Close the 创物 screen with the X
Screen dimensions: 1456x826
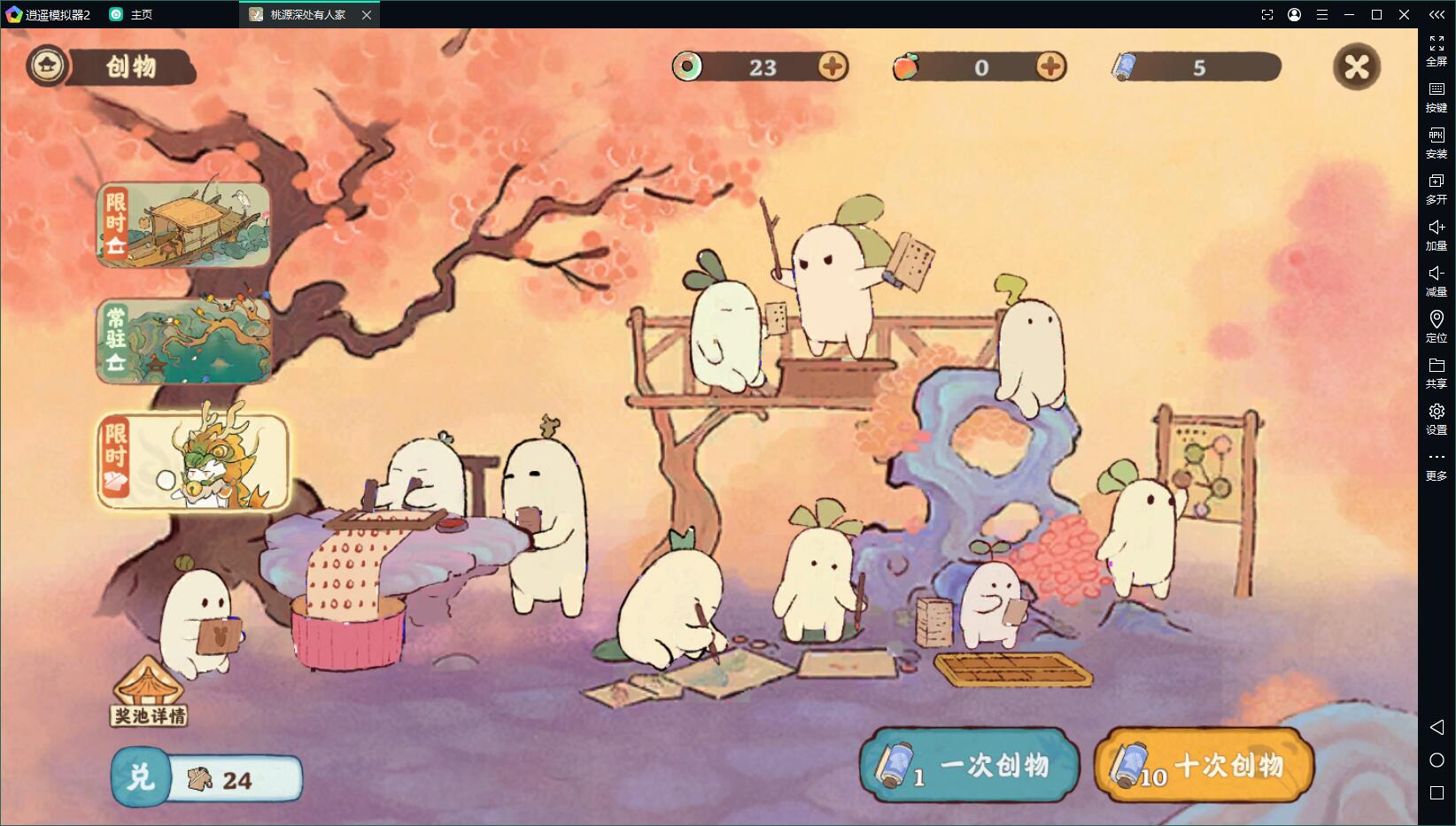coord(1356,67)
